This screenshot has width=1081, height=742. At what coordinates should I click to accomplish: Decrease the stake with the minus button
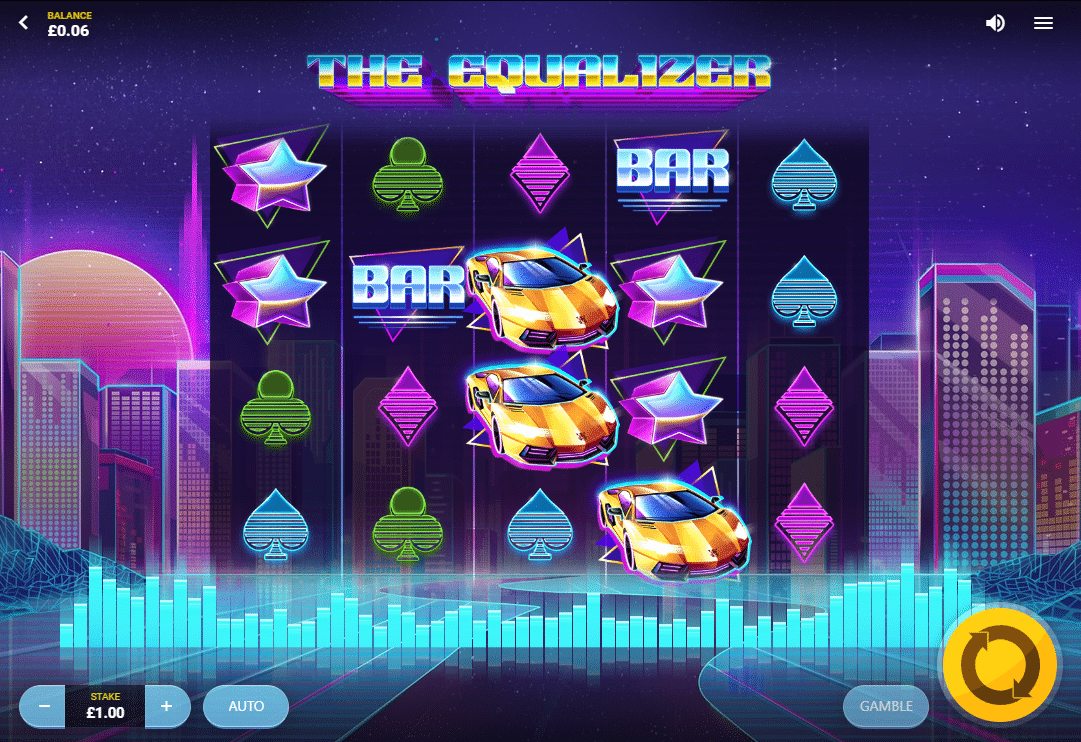(44, 706)
